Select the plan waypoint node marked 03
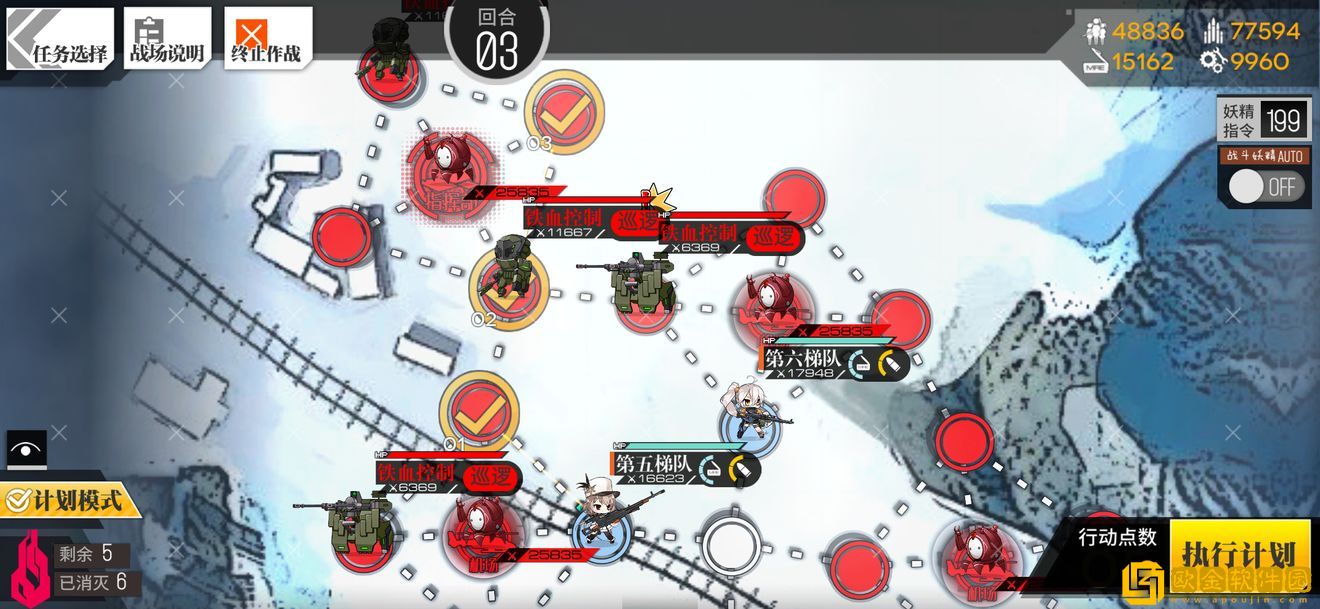The image size is (1320, 609). pyautogui.click(x=564, y=112)
